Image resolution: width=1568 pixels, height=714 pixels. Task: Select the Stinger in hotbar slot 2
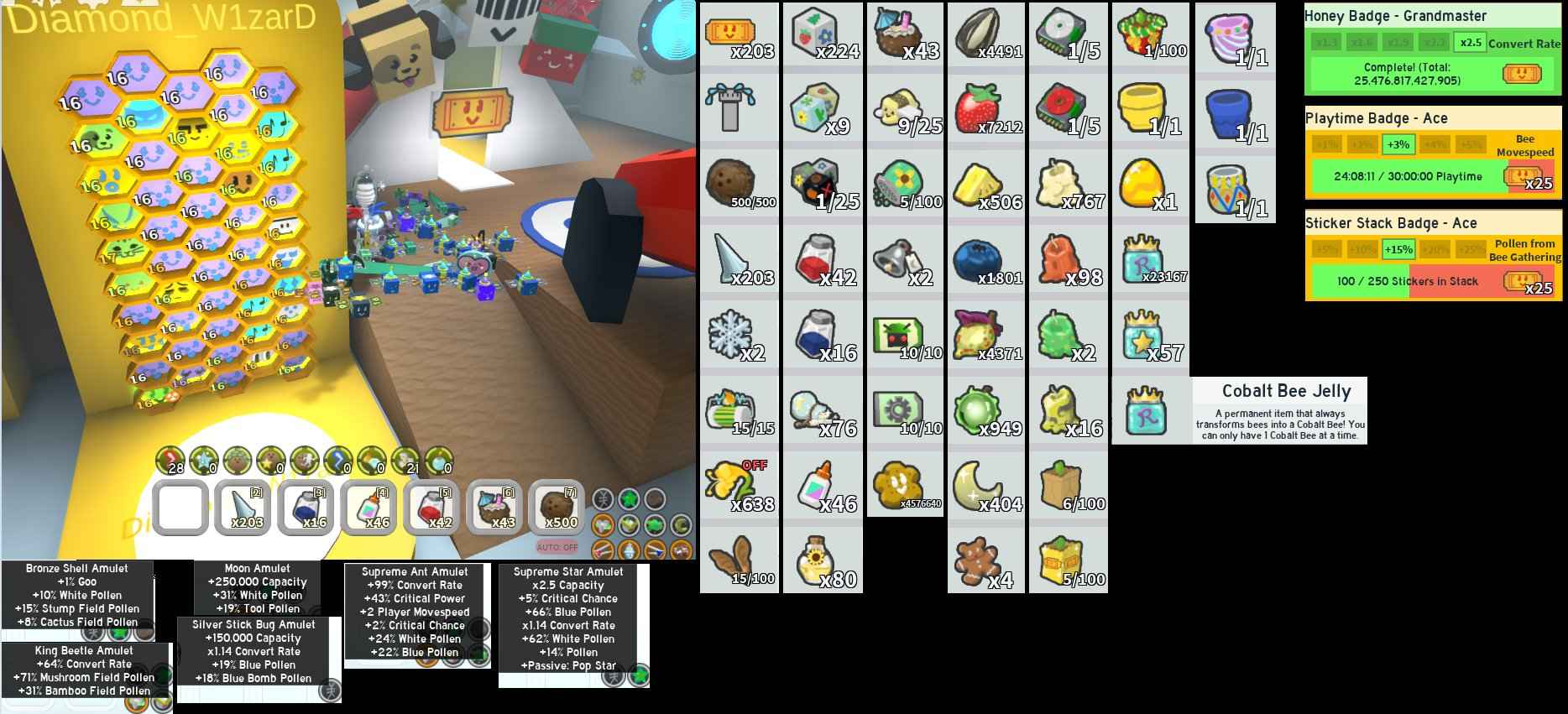tap(243, 508)
